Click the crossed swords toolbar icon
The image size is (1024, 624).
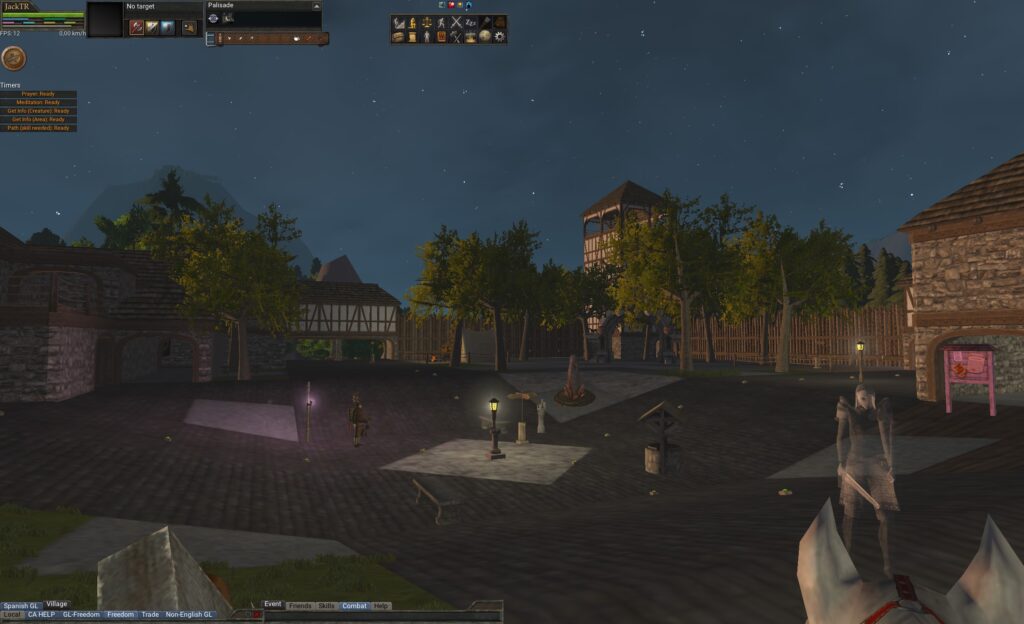[456, 22]
